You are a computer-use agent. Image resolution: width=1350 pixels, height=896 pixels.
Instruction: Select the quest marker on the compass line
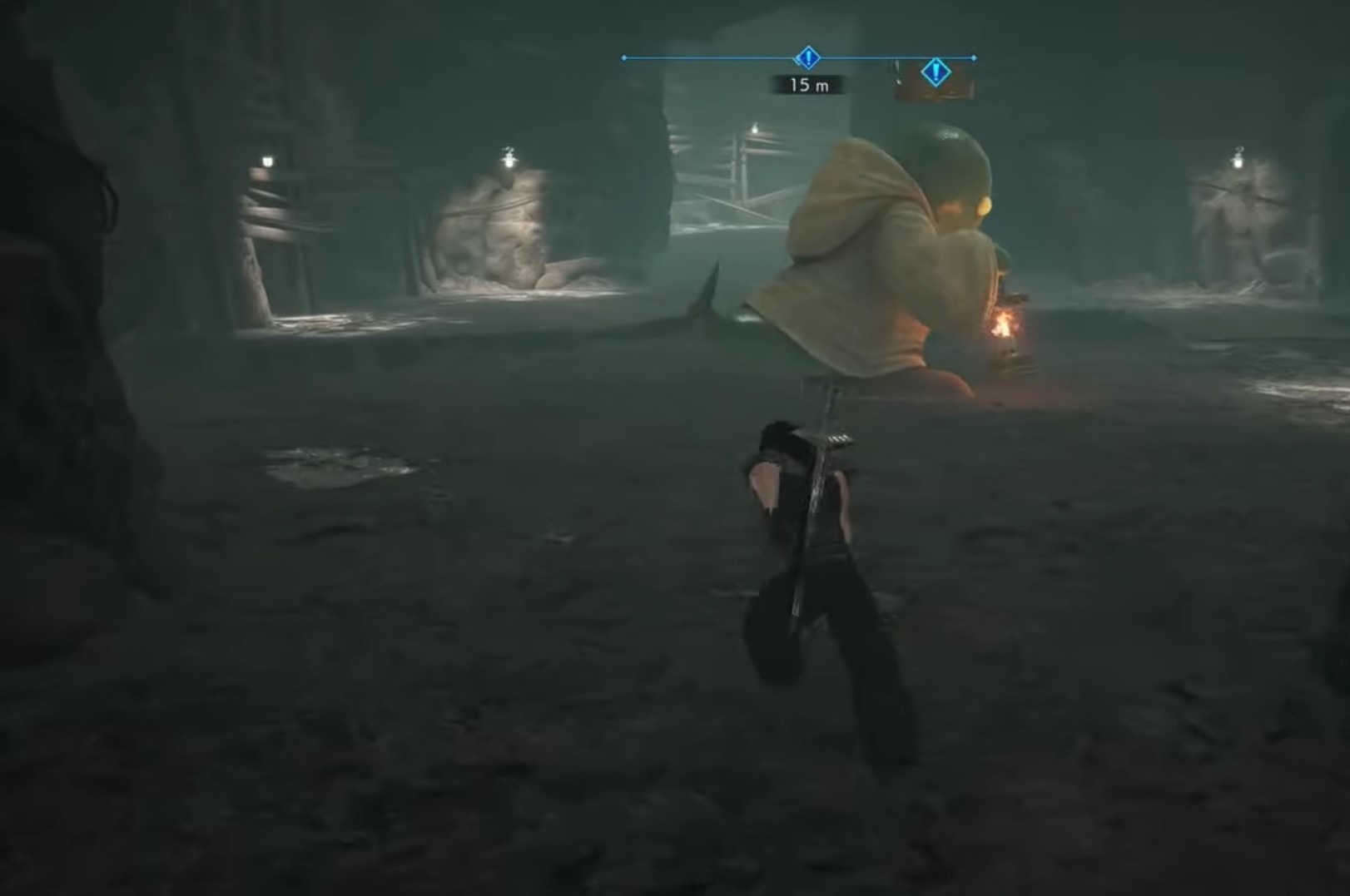[x=807, y=58]
